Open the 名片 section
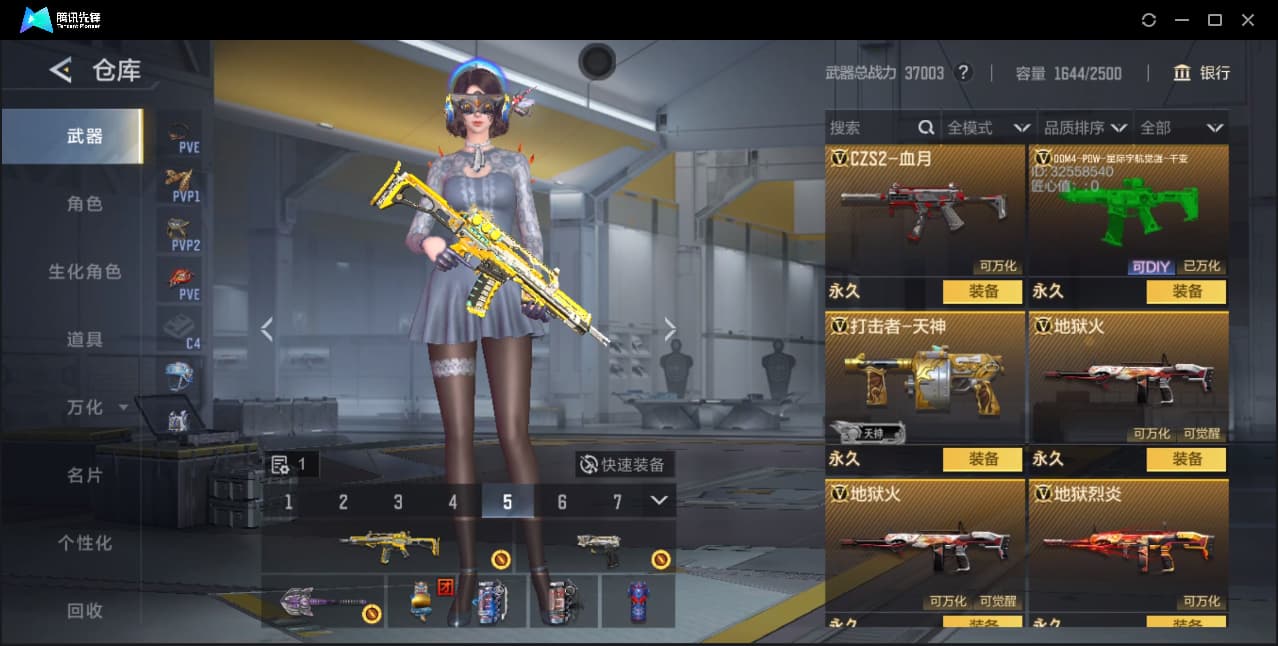1278x646 pixels. click(84, 475)
